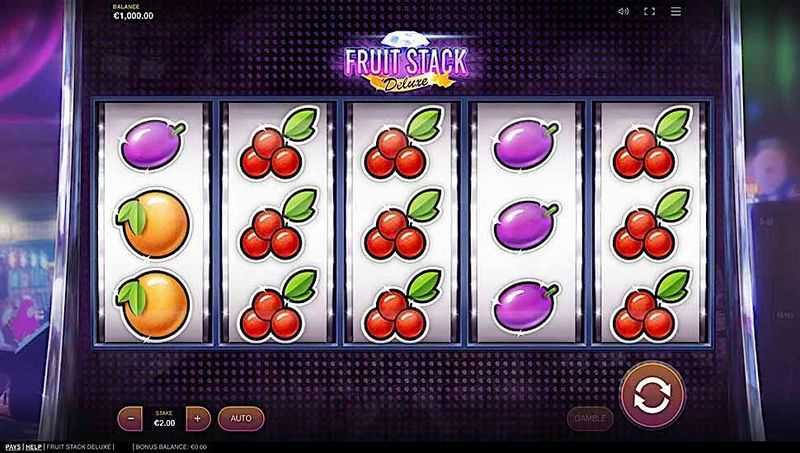Image resolution: width=800 pixels, height=453 pixels.
Task: Enter fullscreen mode via the brackets icon
Action: (x=649, y=12)
